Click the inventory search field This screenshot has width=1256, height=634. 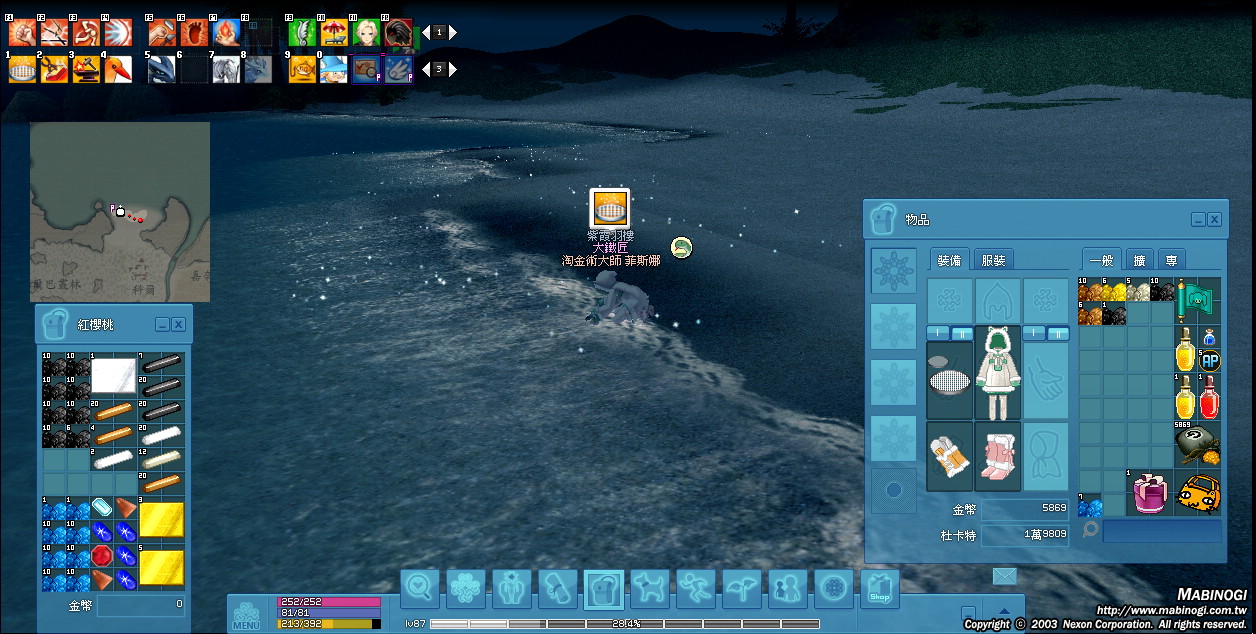[x=1161, y=530]
